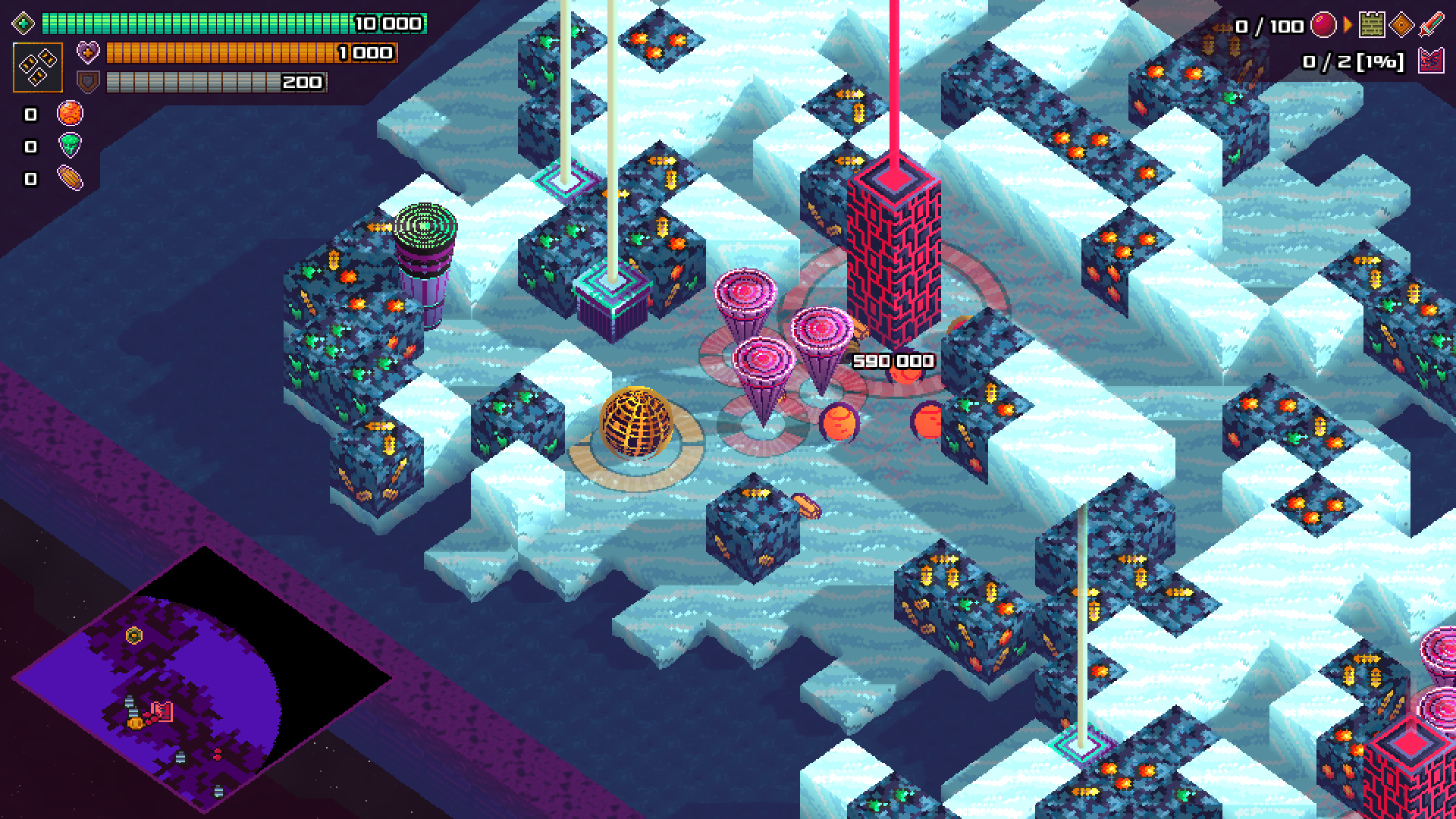This screenshot has height=819, width=1456.
Task: Click the red fortress icon beside 0/2
Action: [1430, 61]
